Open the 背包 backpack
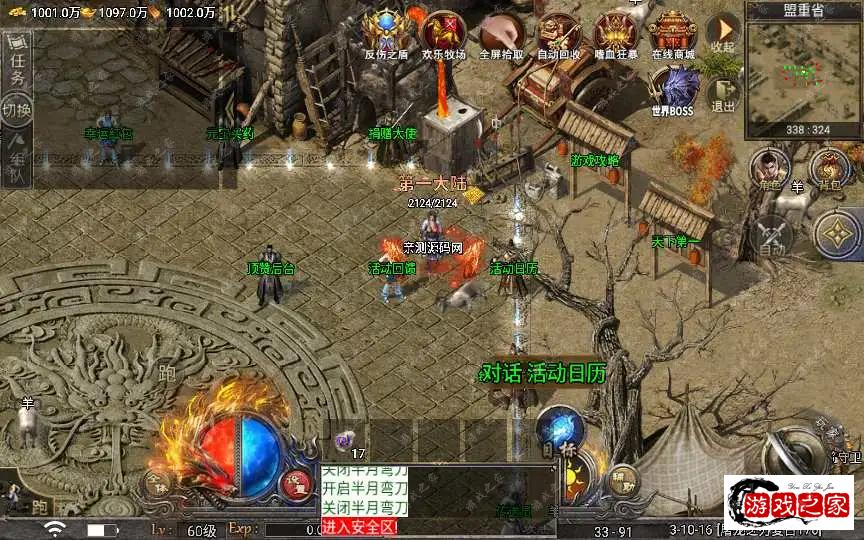Viewport: 864px width, 540px height. pyautogui.click(x=829, y=168)
